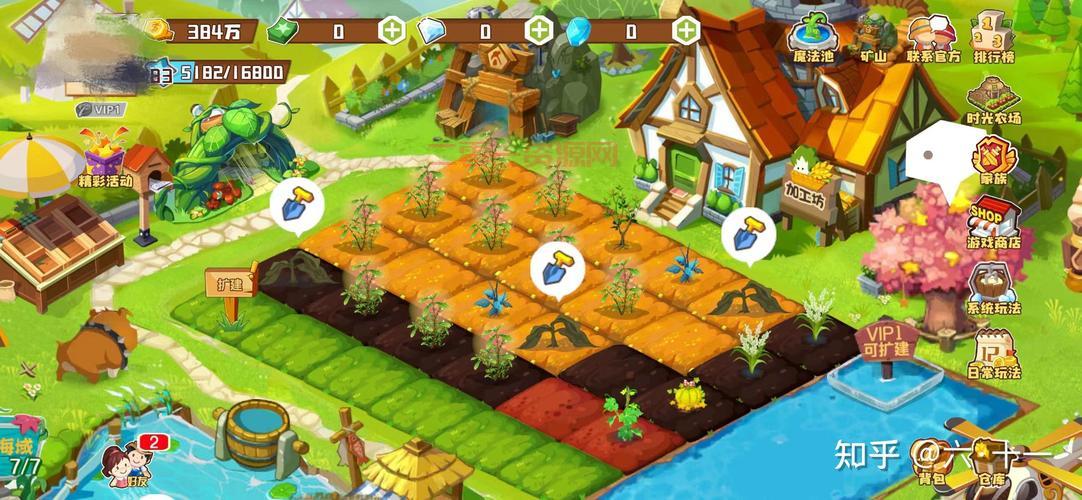The image size is (1082, 500).
Task: Open 系统玩法 system gameplay
Action: (x=993, y=288)
